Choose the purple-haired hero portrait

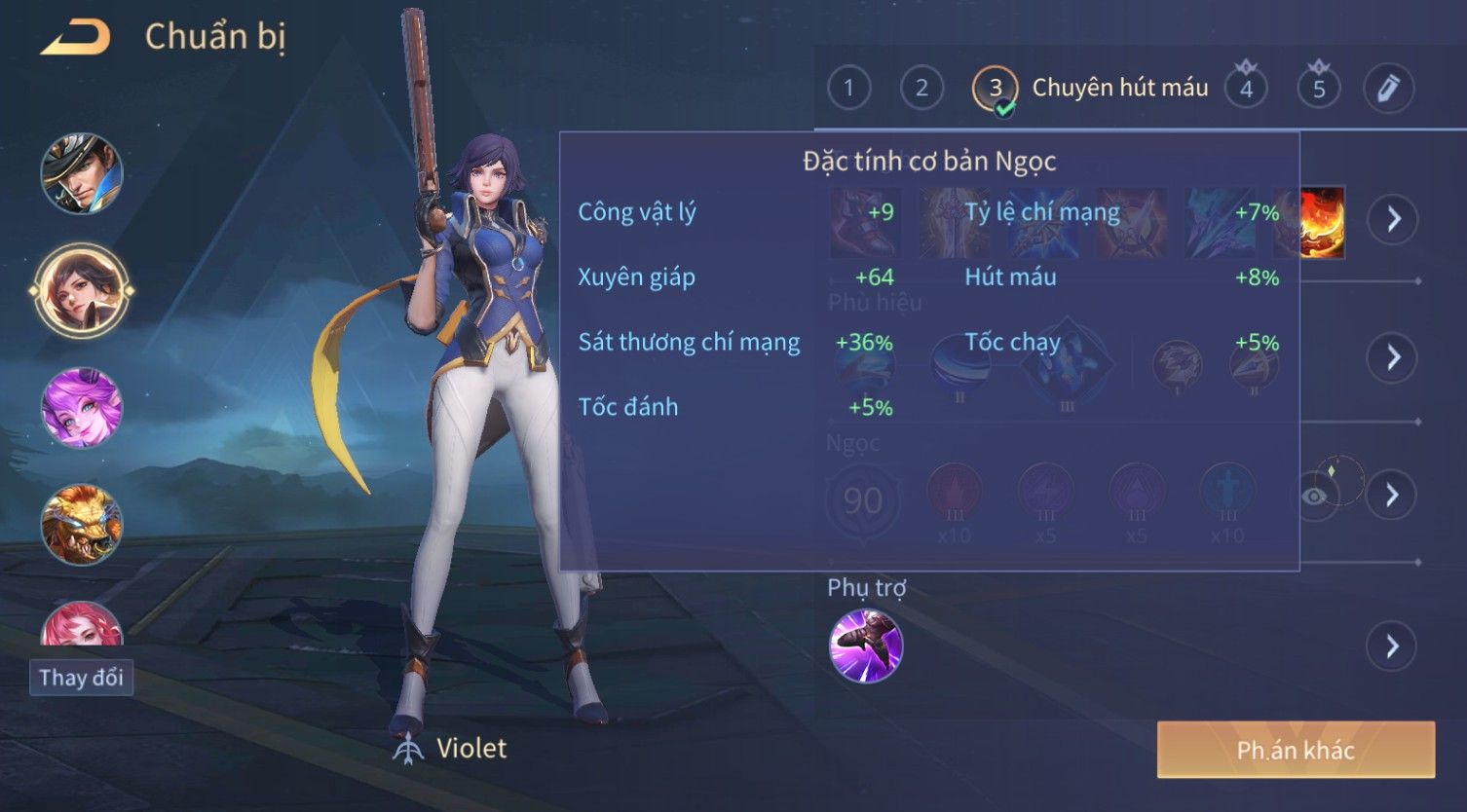[x=82, y=408]
